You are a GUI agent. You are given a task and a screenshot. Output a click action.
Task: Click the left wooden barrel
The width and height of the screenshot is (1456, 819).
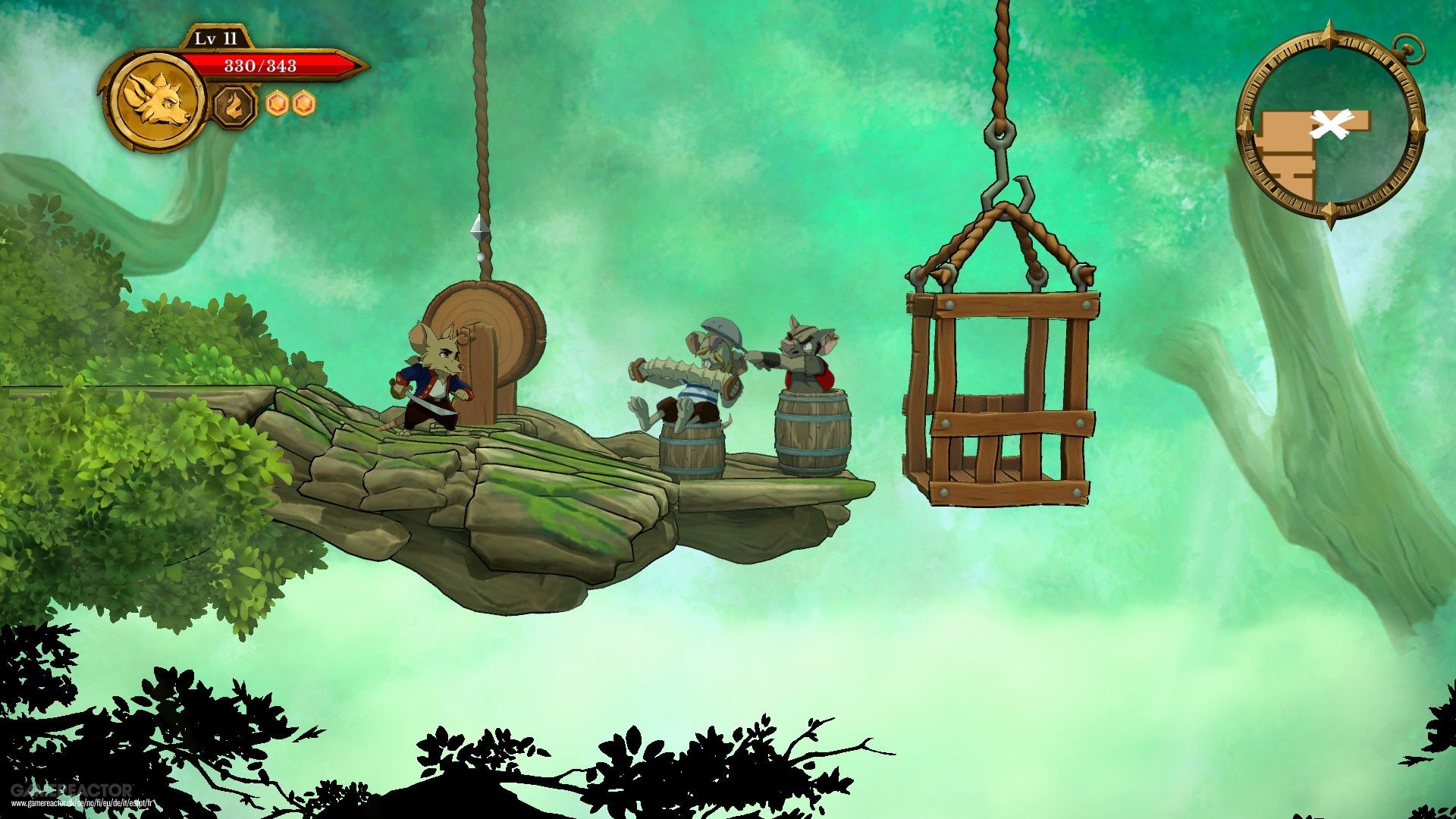[x=694, y=447]
